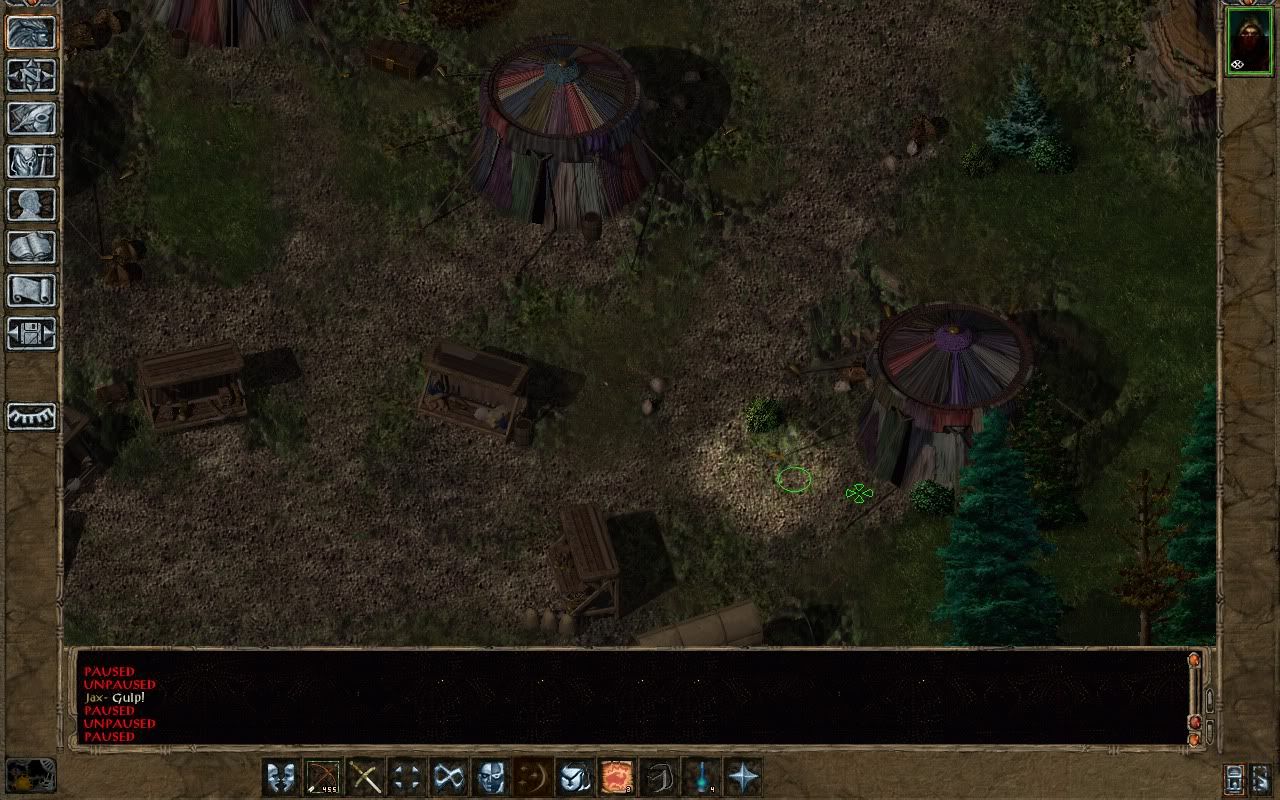1280x800 pixels.
Task: Activate the four-arrows action button
Action: 407,777
